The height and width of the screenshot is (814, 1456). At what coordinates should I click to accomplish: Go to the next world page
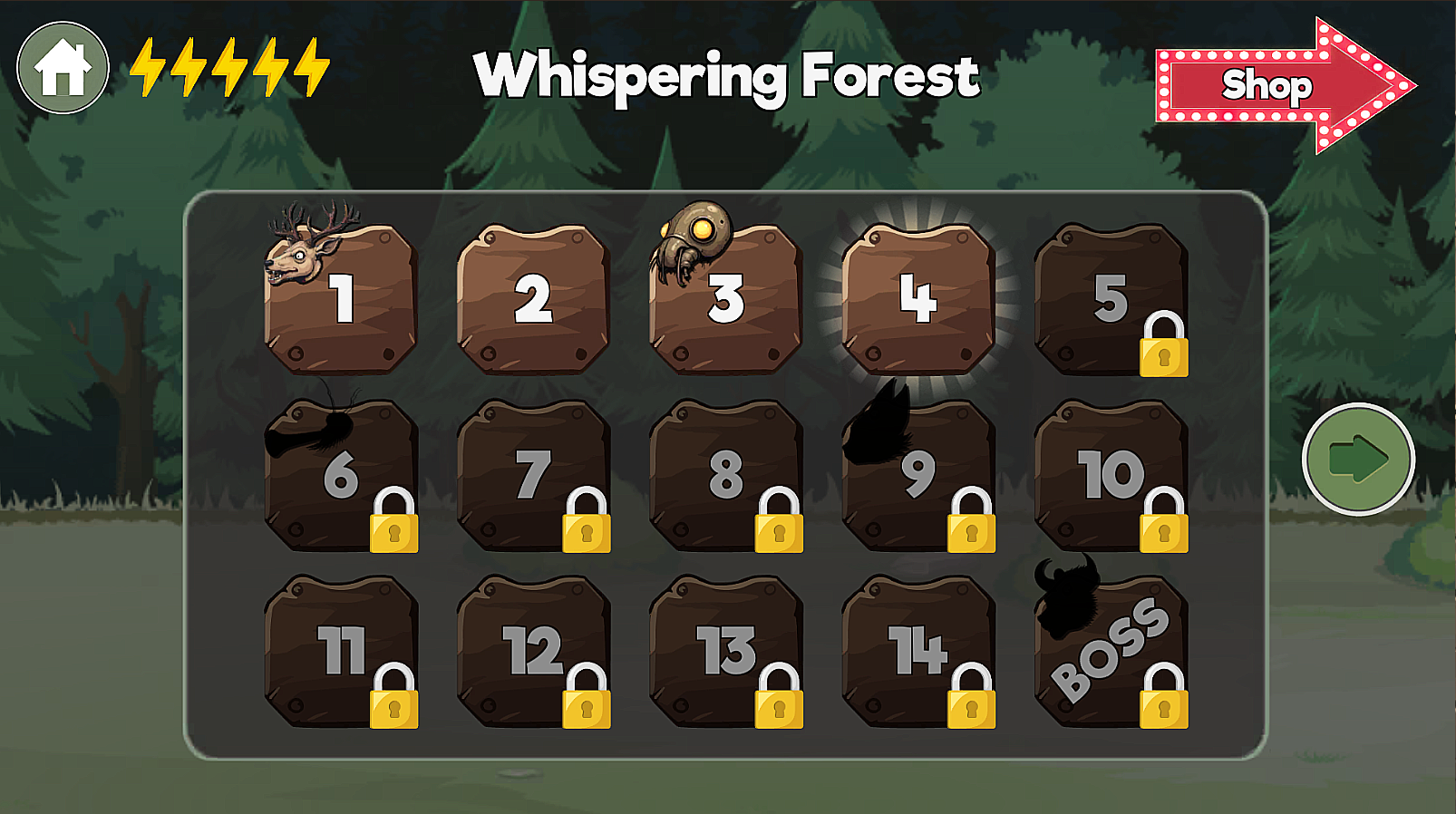click(1357, 460)
